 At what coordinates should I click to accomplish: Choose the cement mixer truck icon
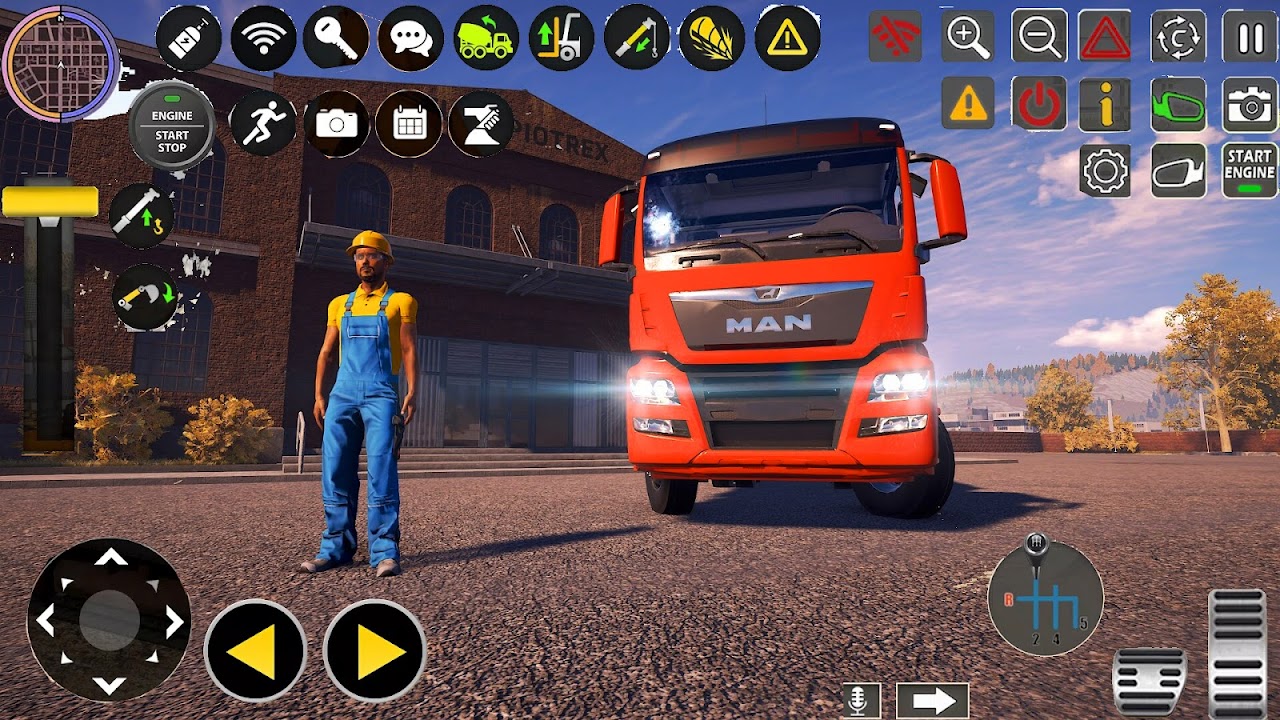tap(486, 38)
